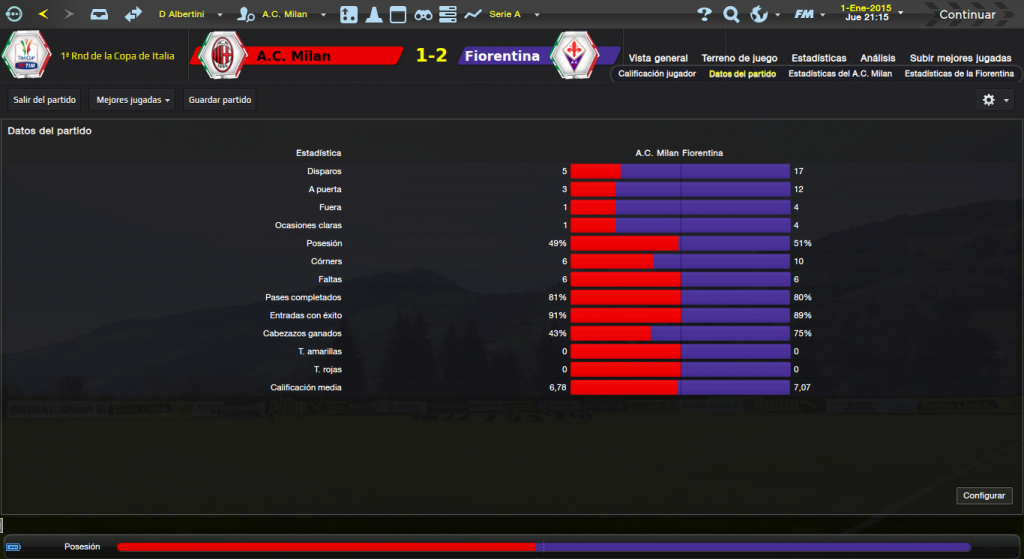The width and height of the screenshot is (1024, 559).
Task: Open the D Albertini manager menu
Action: point(190,15)
